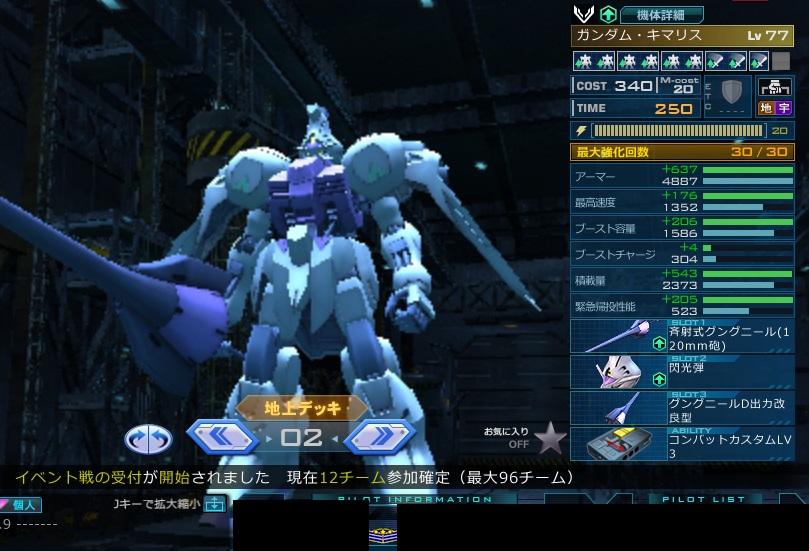809x551 pixels.
Task: Open the 個人 personal chat tab
Action: point(21,505)
